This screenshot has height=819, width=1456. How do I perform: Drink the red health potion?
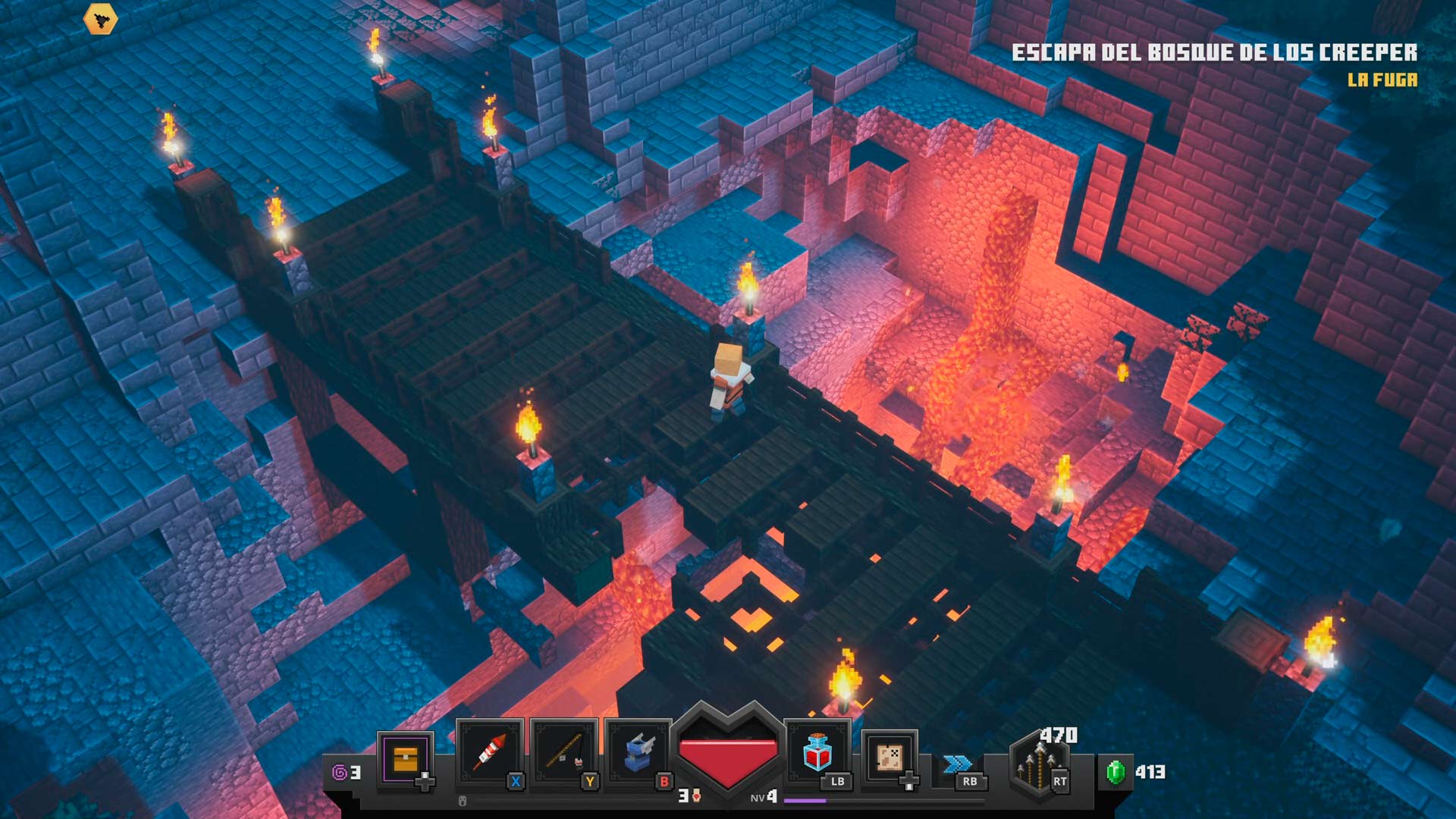817,752
